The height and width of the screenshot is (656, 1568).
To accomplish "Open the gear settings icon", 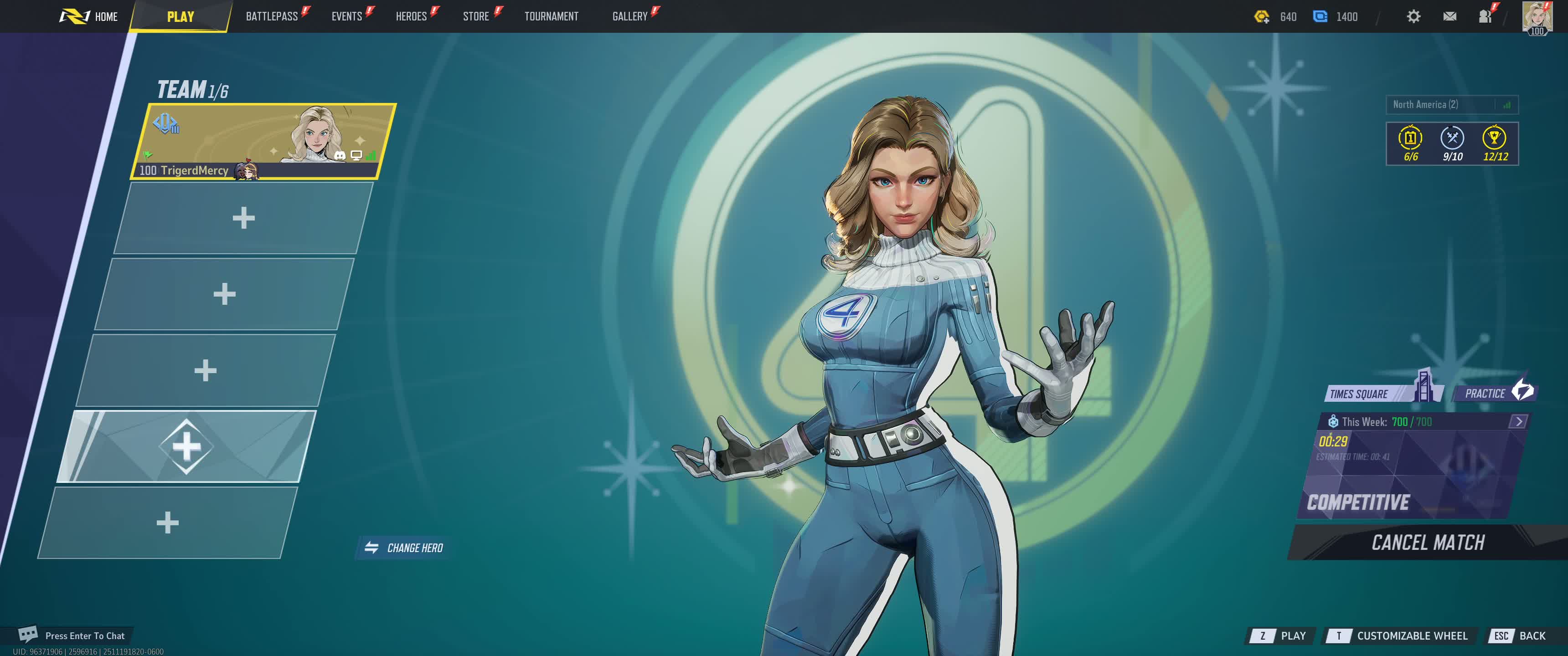I will 1413,16.
